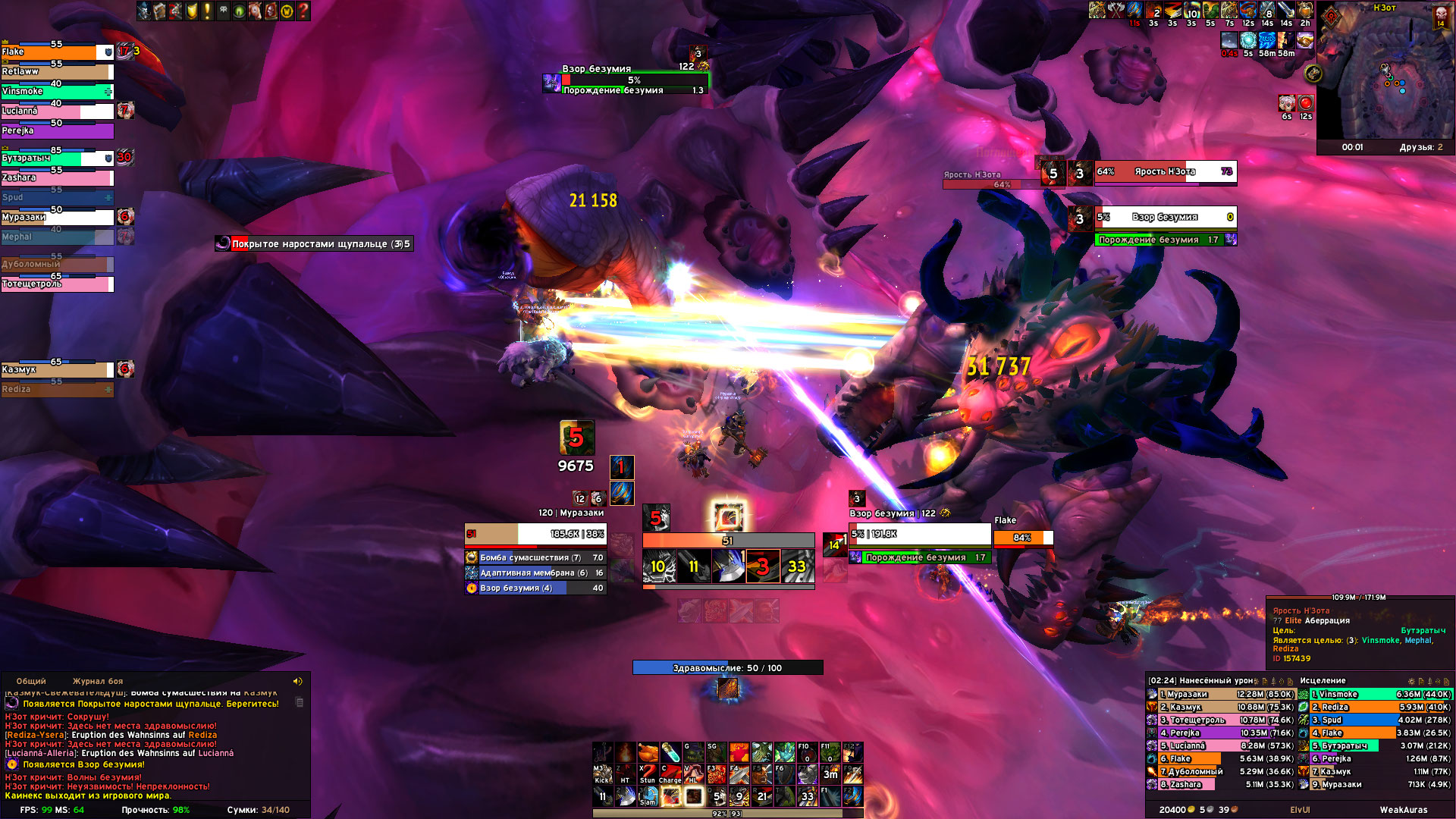Use the Kick interrupt ability
Image resolution: width=1456 pixels, height=819 pixels.
[x=602, y=773]
